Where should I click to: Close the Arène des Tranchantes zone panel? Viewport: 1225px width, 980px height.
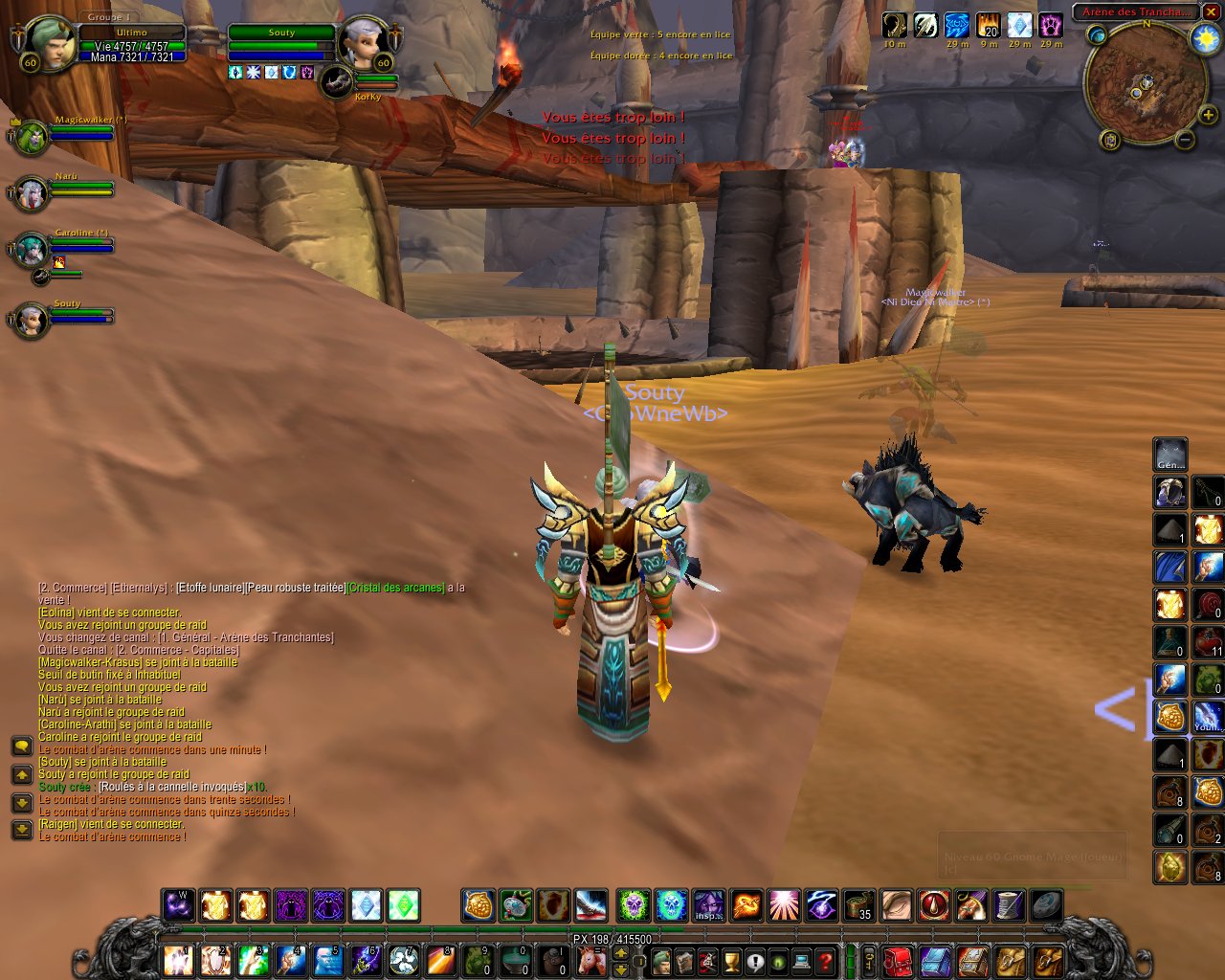(1210, 11)
